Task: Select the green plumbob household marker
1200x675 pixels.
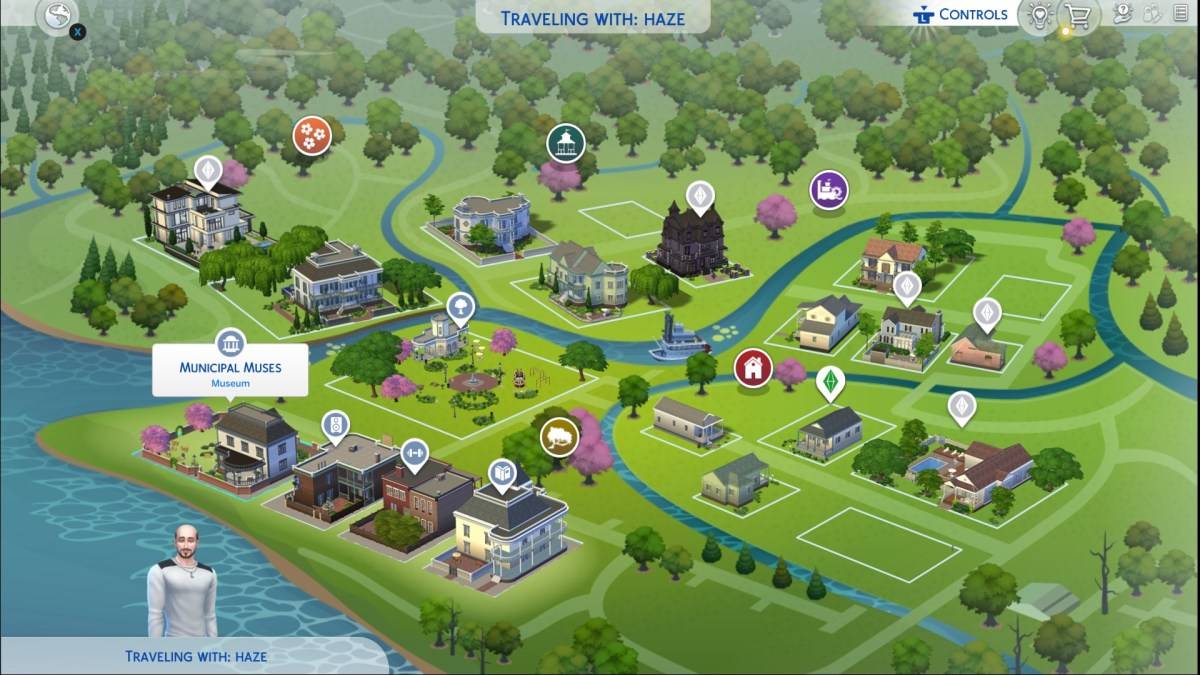Action: coord(829,382)
